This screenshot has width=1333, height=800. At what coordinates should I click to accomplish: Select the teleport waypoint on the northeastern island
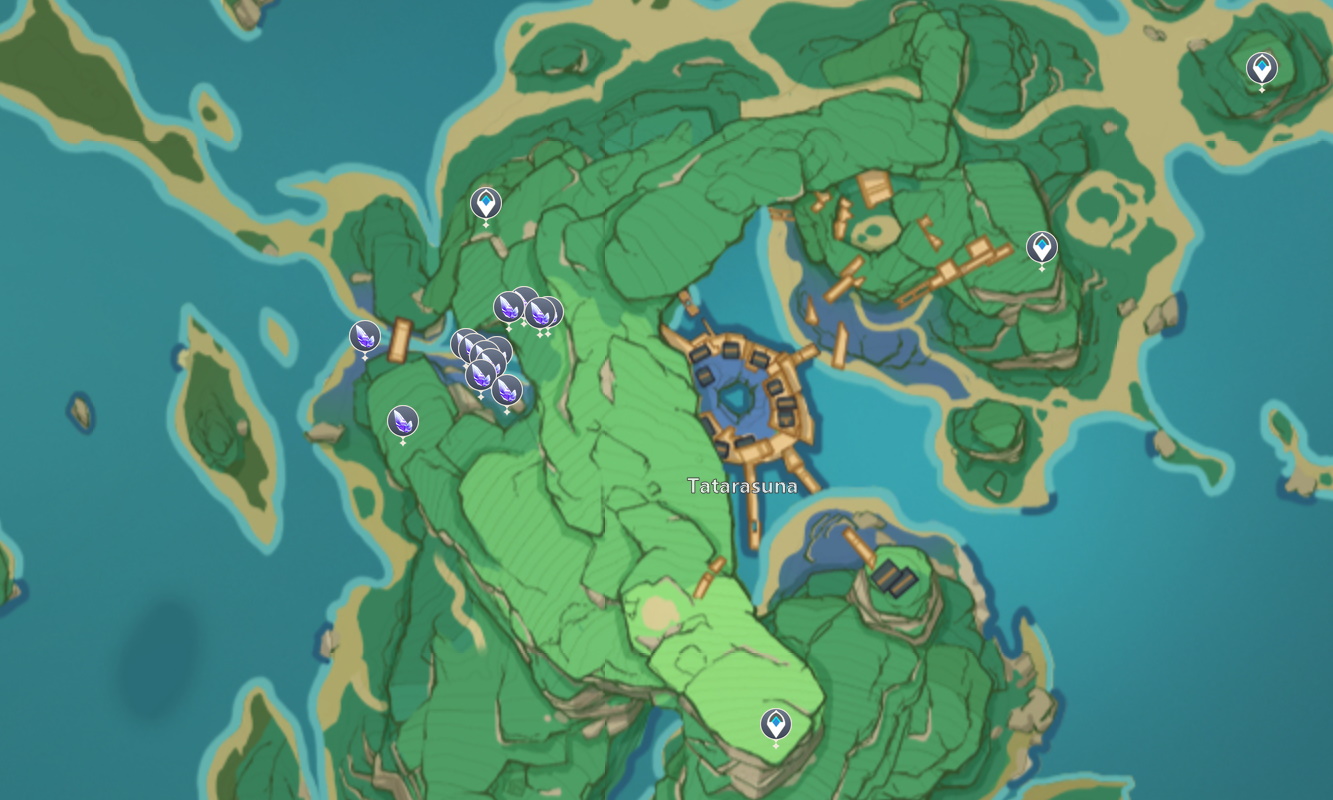click(1261, 68)
